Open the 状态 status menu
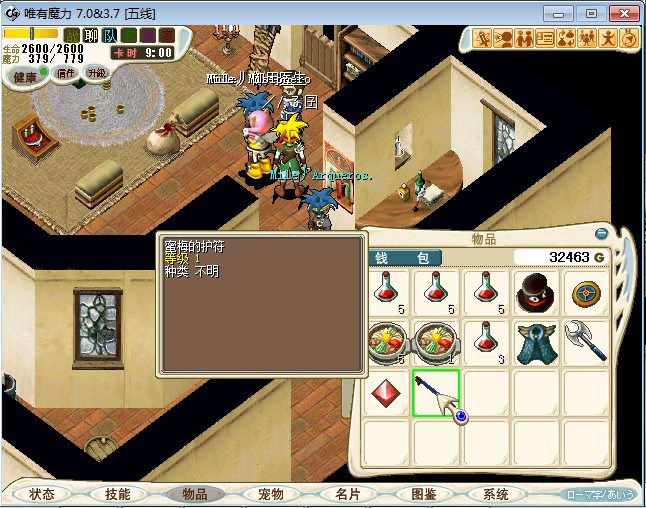 pos(42,494)
